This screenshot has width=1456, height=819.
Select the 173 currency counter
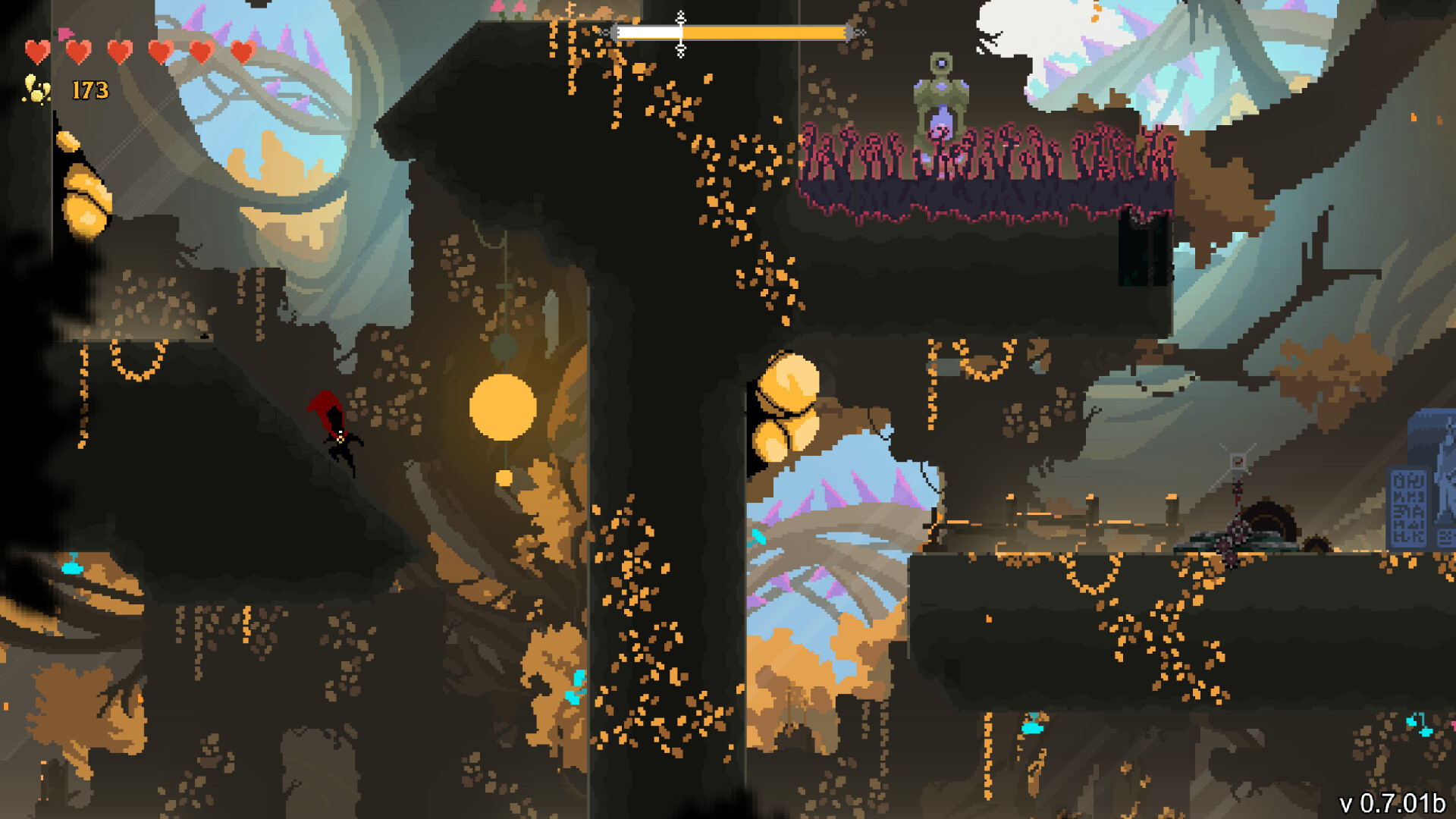(89, 89)
